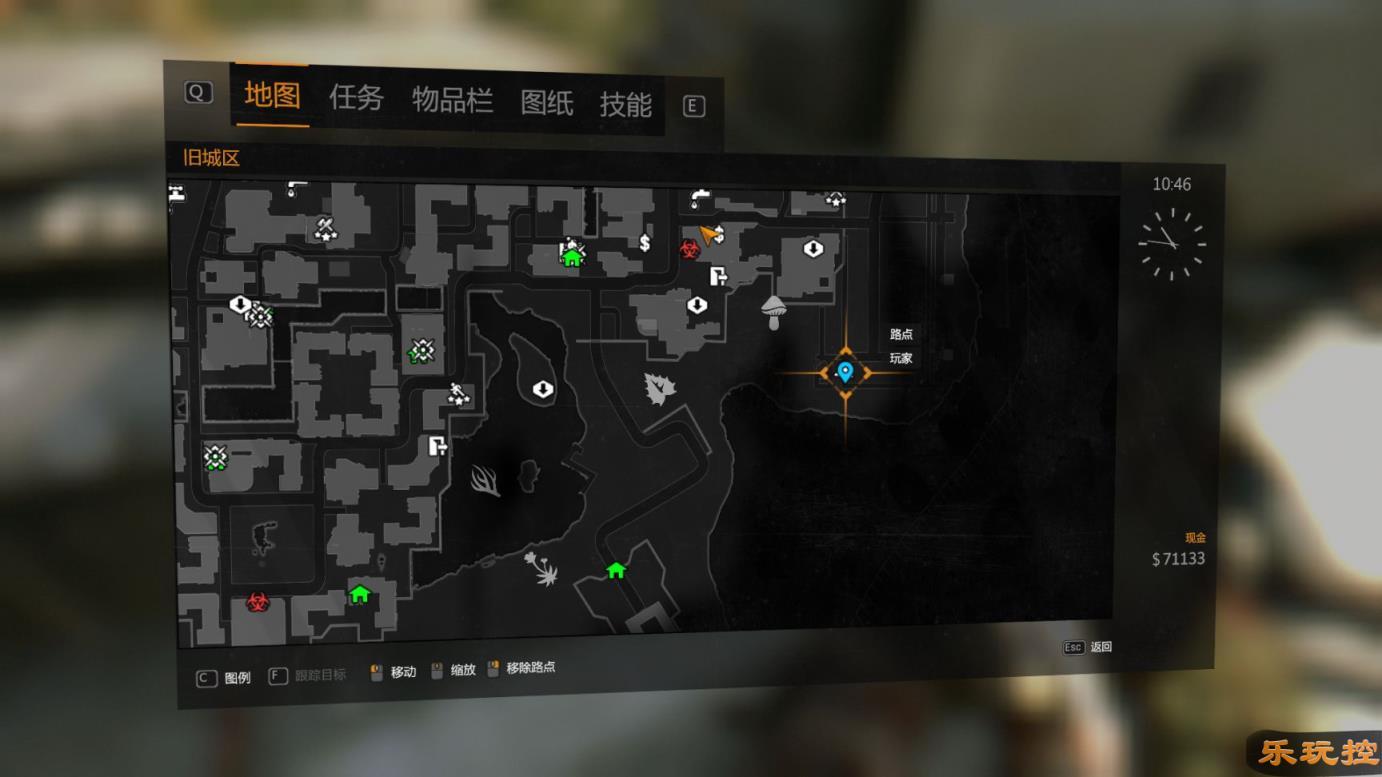This screenshot has height=777, width=1382.
Task: Click the 地图 map tab
Action: (x=272, y=95)
